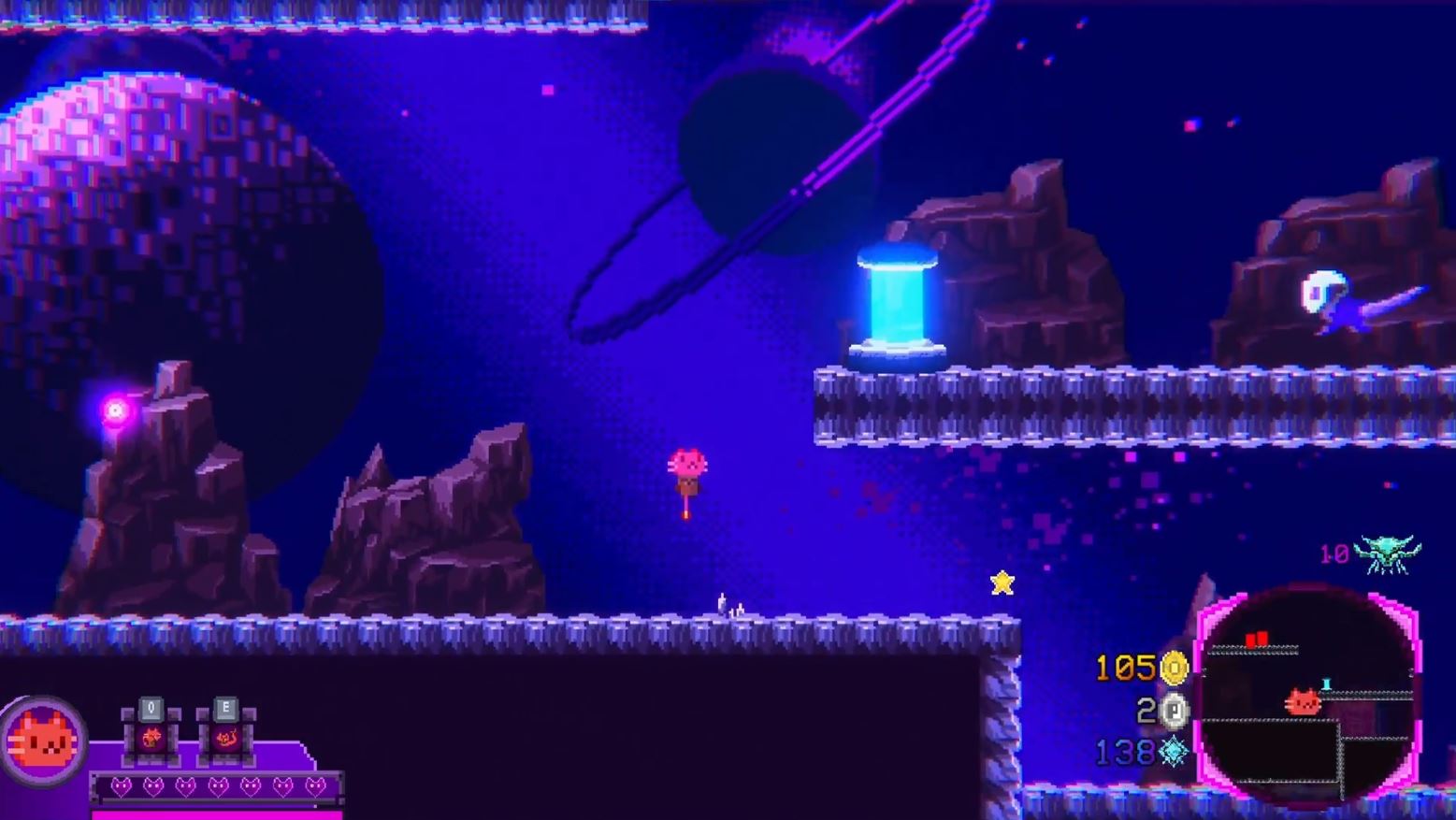Click the gold coin currency icon
This screenshot has width=1456, height=820.
(x=1174, y=668)
